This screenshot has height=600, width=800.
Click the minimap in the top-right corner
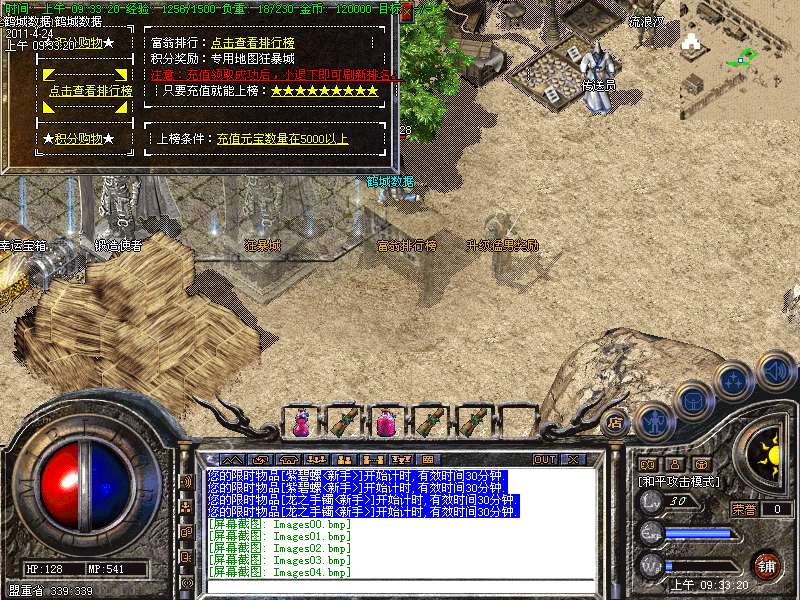pos(738,45)
